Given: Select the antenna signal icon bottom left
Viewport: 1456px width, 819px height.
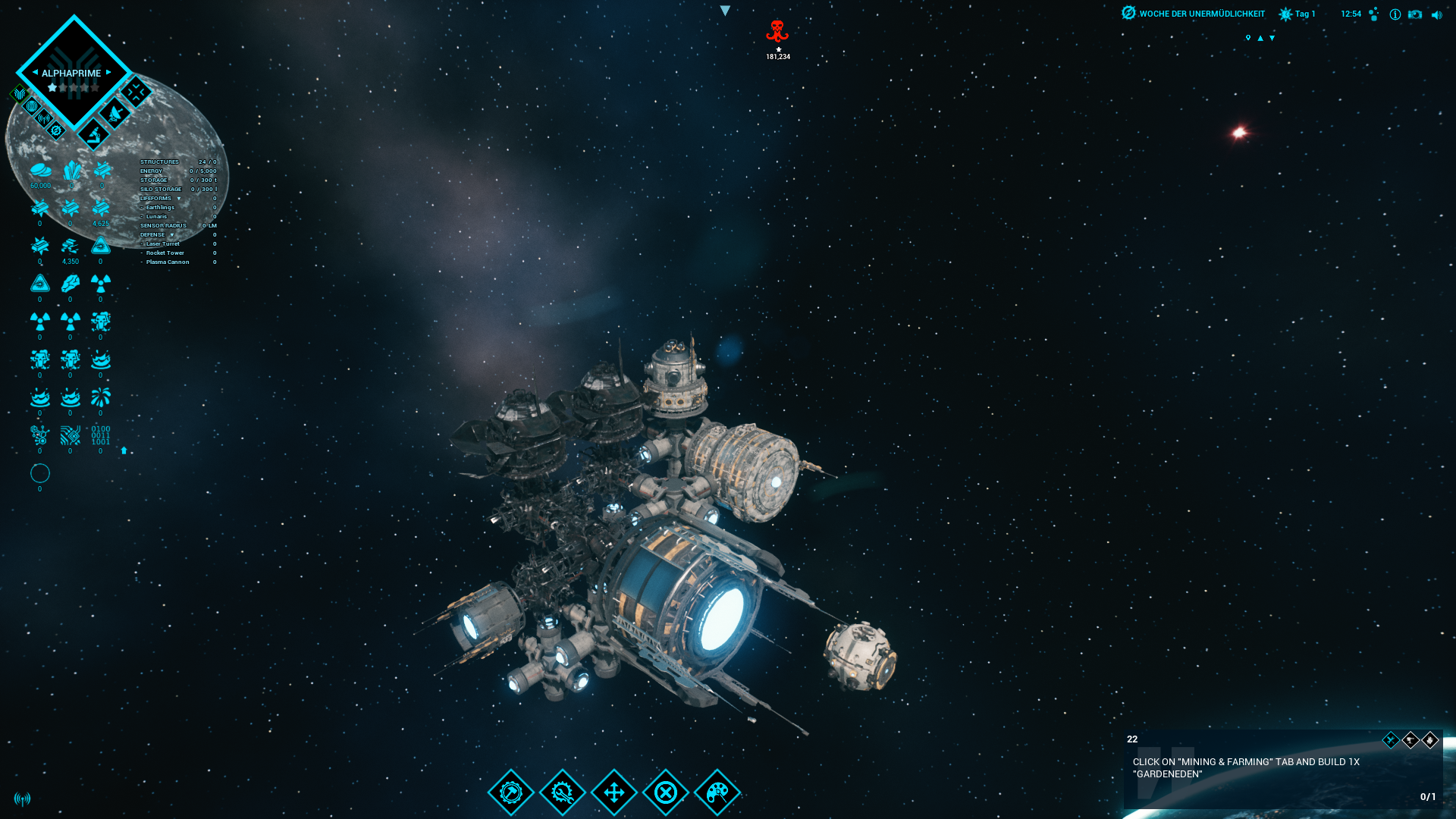Looking at the screenshot, I should tap(23, 799).
